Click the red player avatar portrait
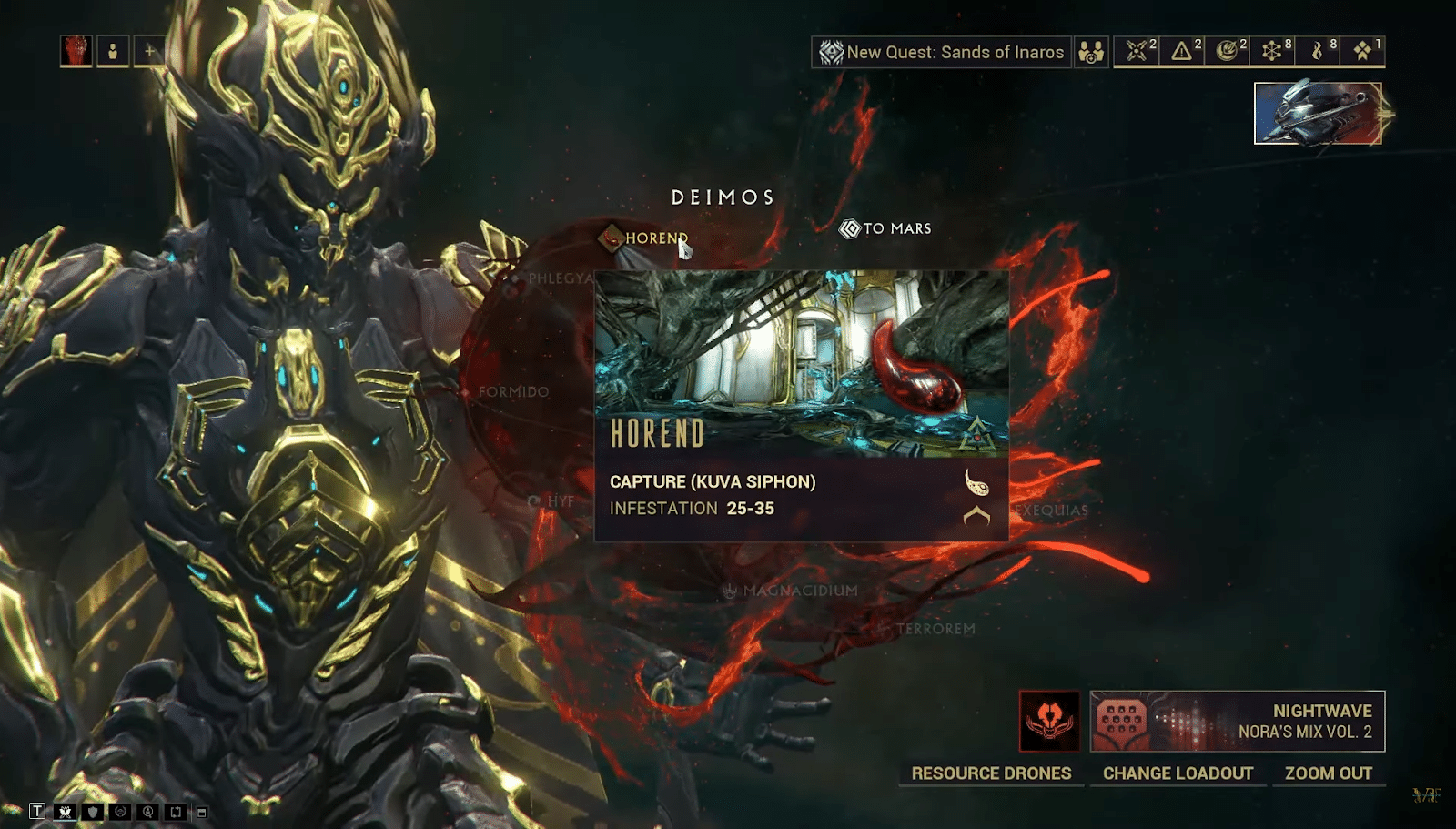 76,51
